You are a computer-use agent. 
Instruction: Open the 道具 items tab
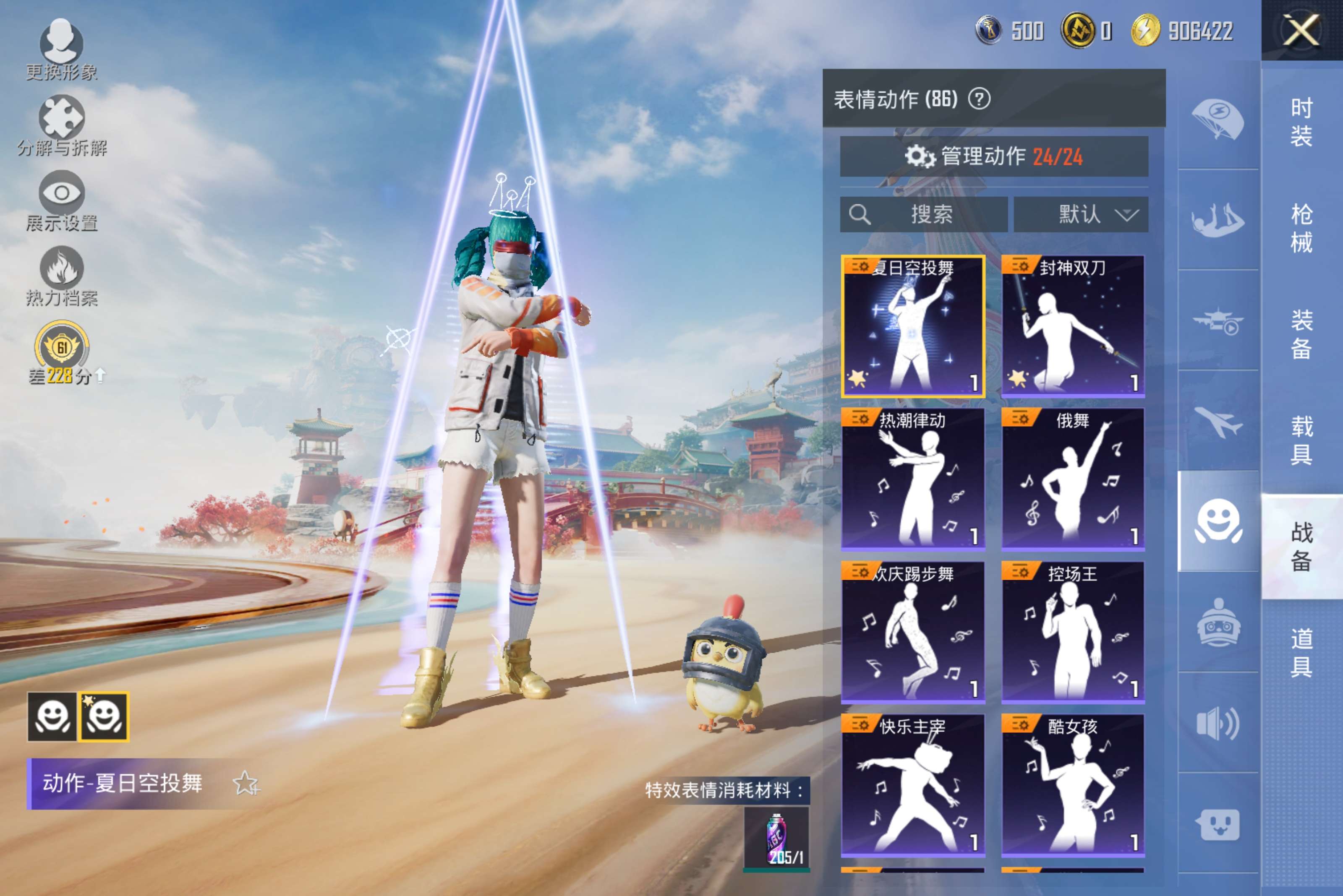(1301, 652)
